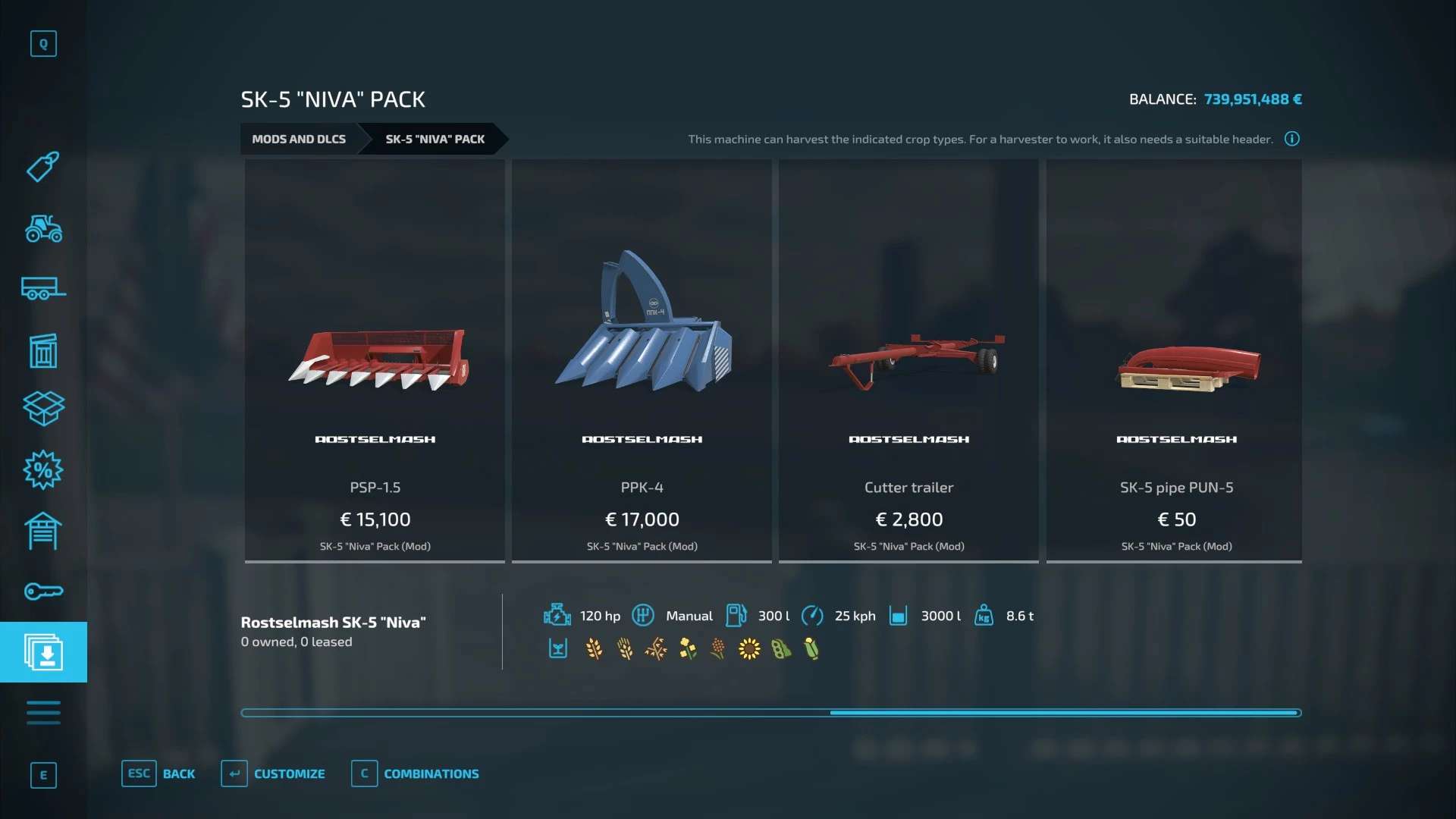1456x819 pixels.
Task: Select the PSP-1.5 header card
Action: pos(375,361)
